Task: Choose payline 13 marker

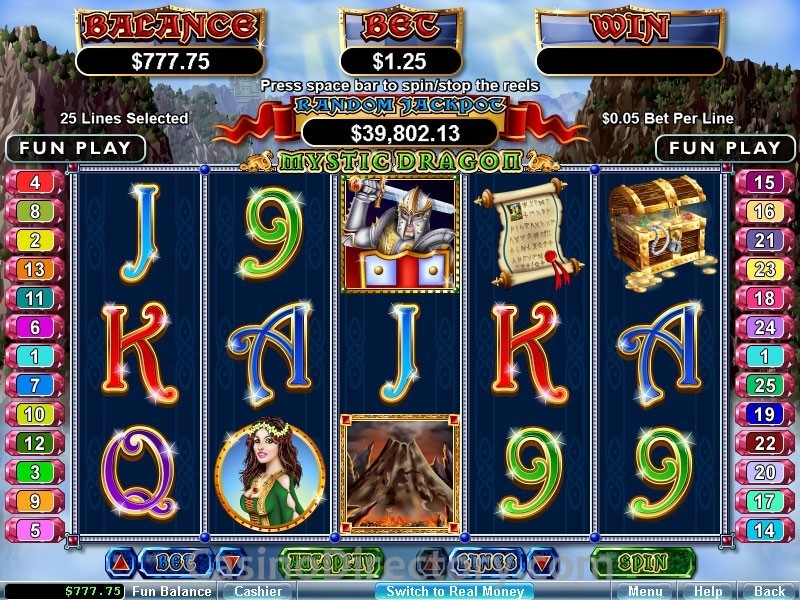Action: point(35,270)
